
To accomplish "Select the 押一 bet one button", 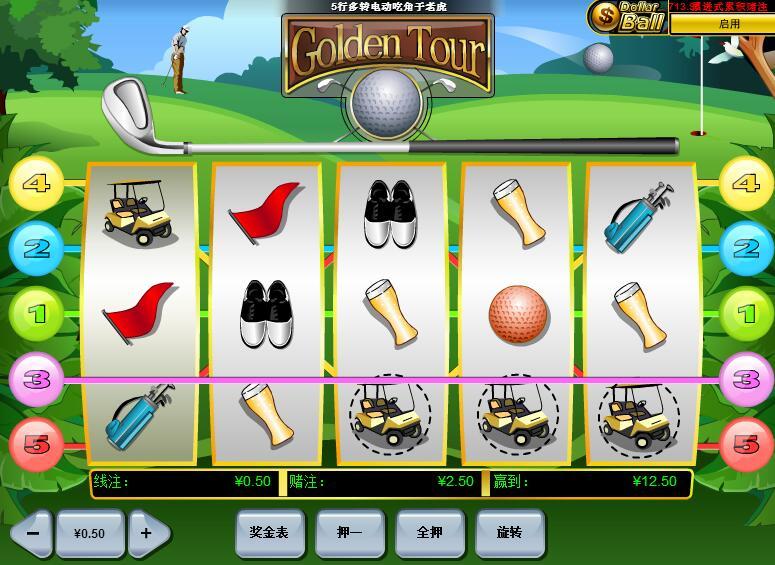I will 349,533.
